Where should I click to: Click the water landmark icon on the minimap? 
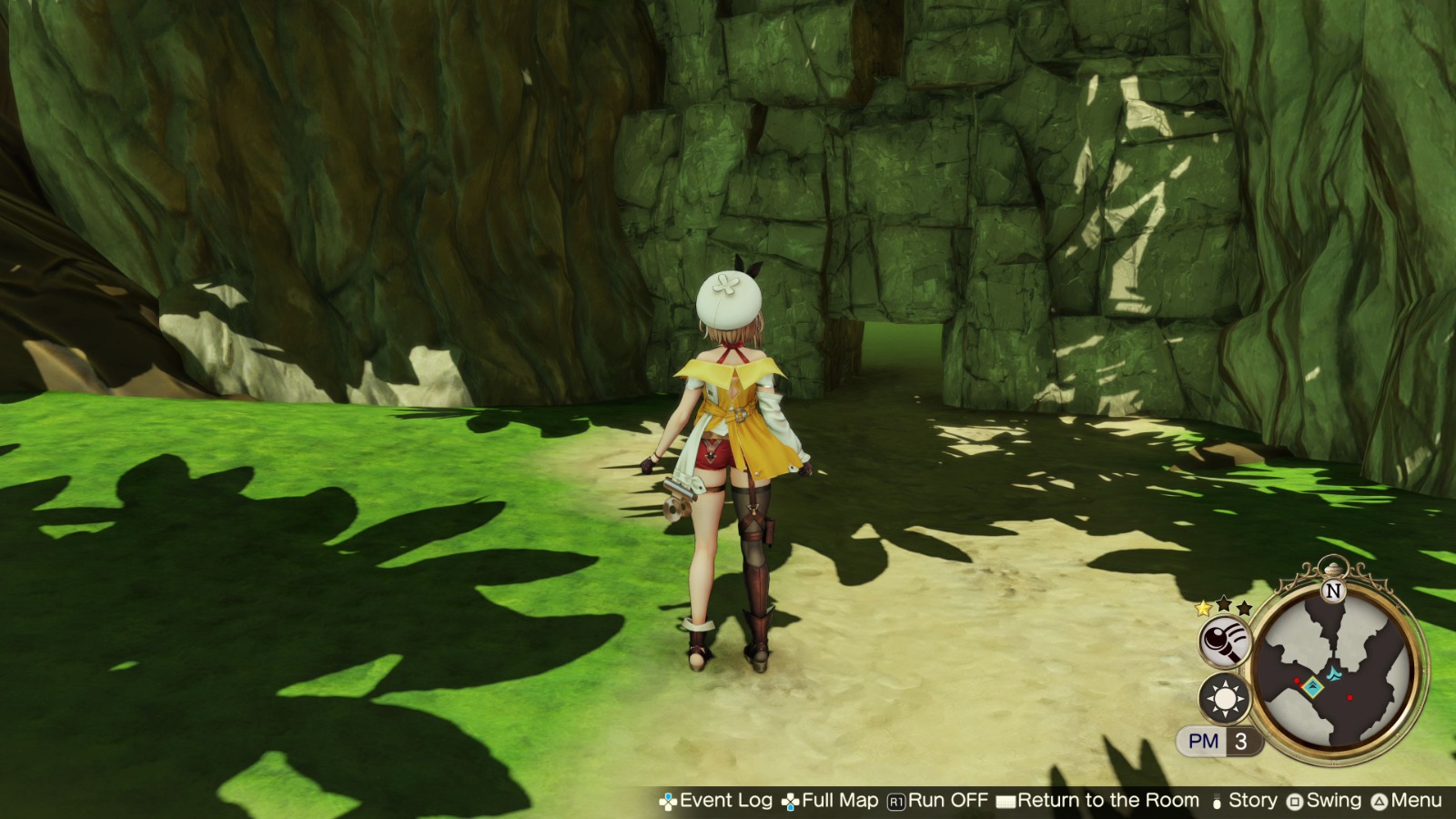click(x=1333, y=673)
